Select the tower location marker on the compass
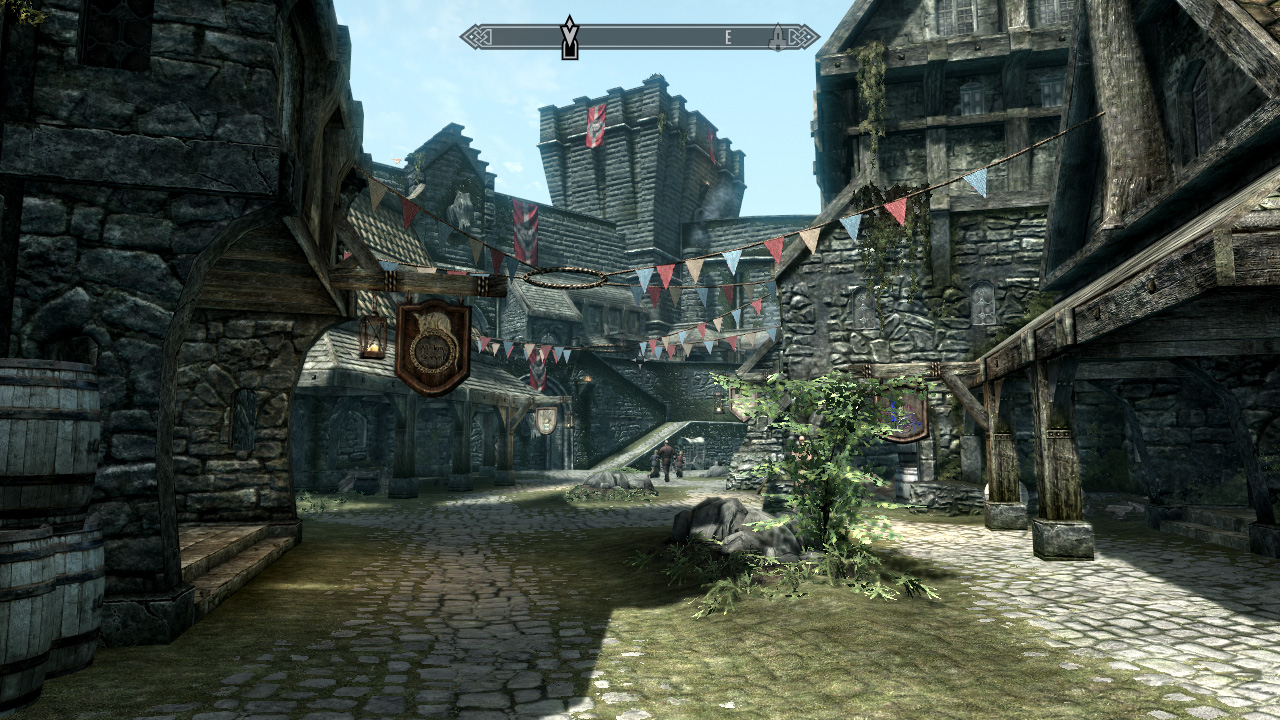The image size is (1280, 720). pos(776,38)
